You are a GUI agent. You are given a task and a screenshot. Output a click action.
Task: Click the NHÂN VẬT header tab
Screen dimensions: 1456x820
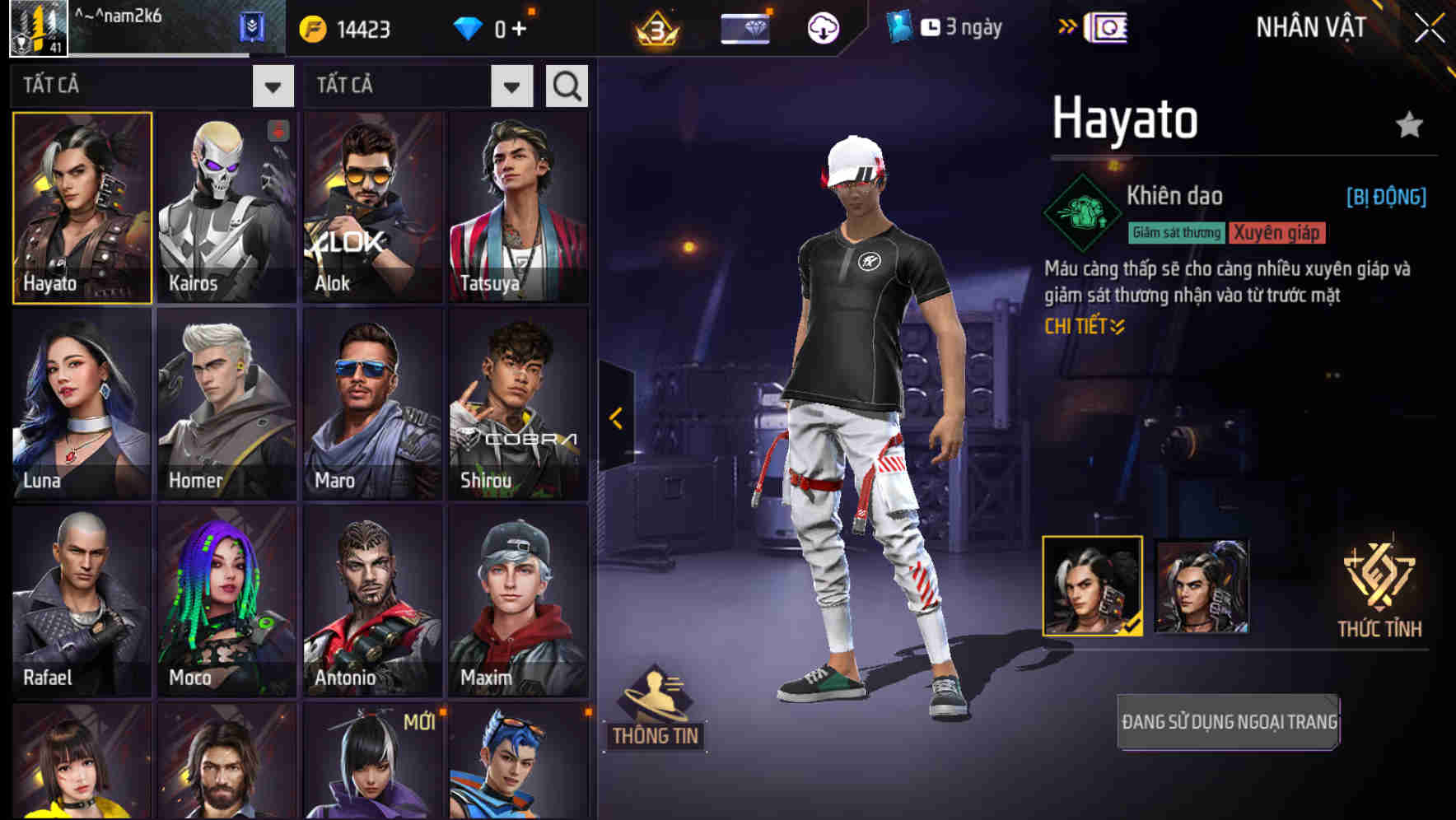tap(1310, 26)
